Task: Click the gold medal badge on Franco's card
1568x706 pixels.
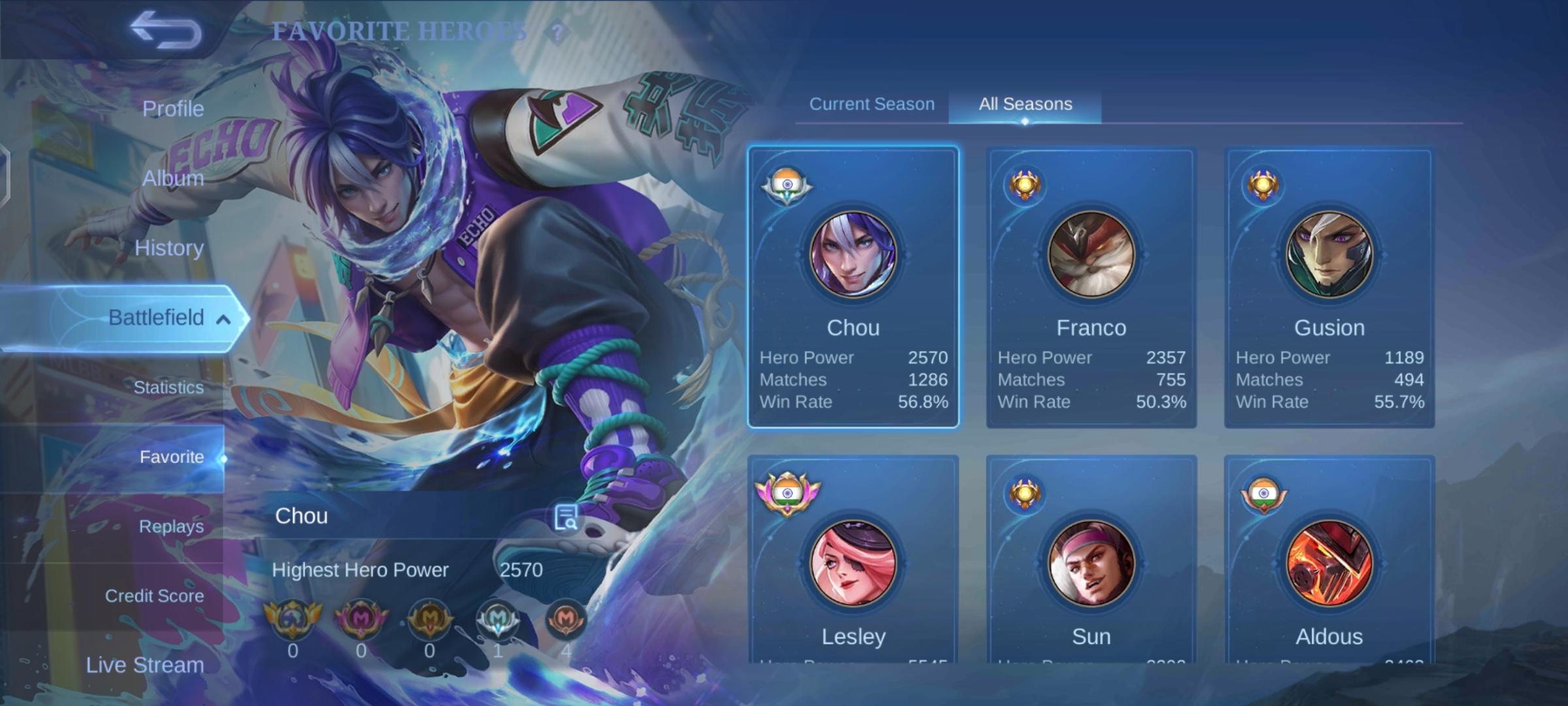Action: point(1024,184)
